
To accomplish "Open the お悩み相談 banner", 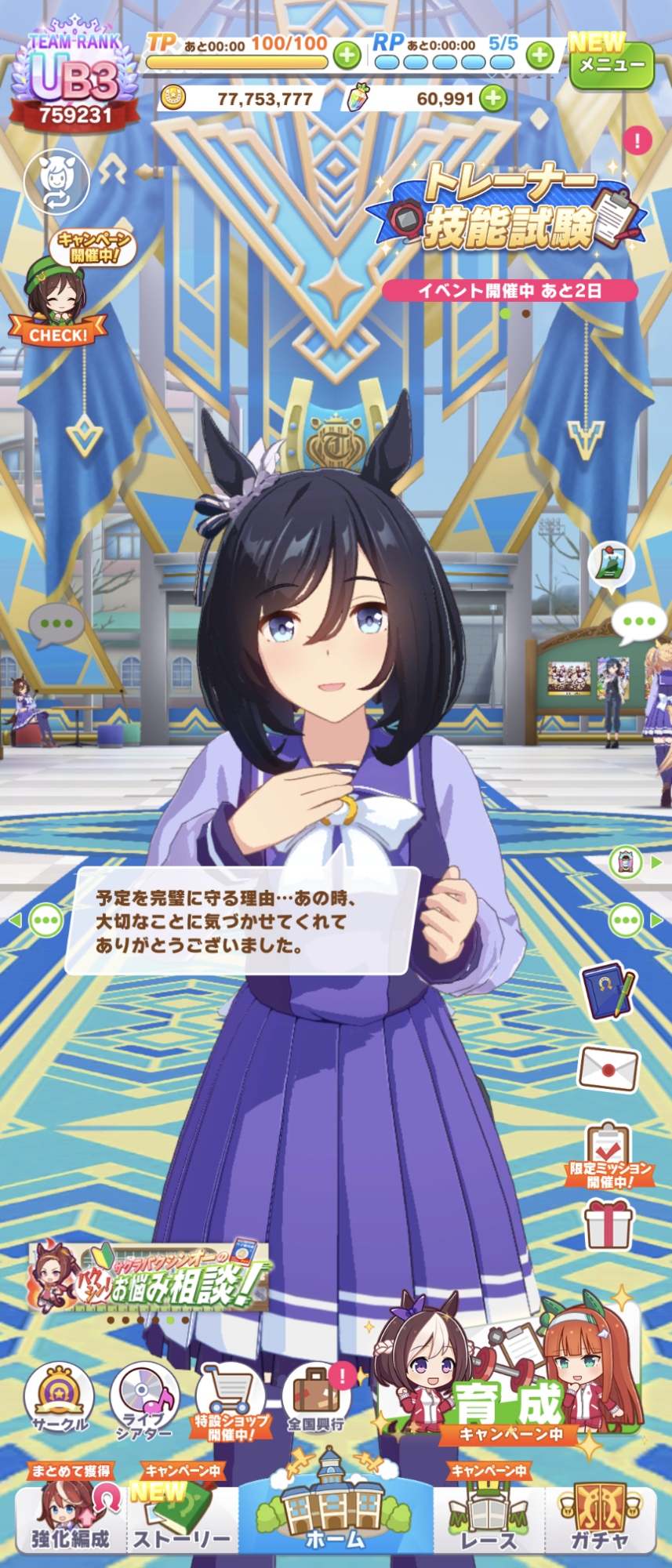I will pos(149,1277).
